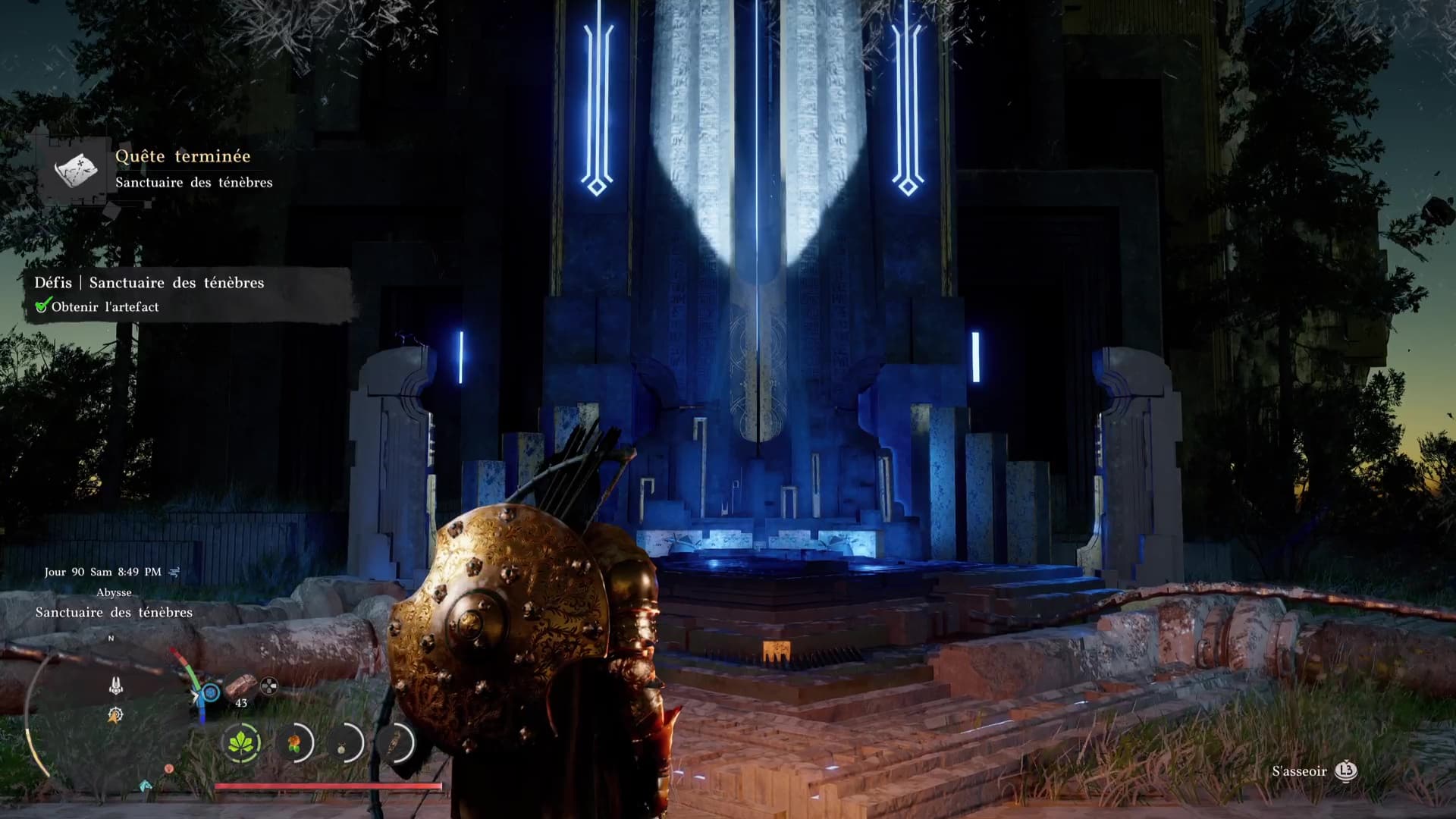The width and height of the screenshot is (1456, 819).
Task: Open the Quête terminée map scroll icon
Action: (x=76, y=169)
